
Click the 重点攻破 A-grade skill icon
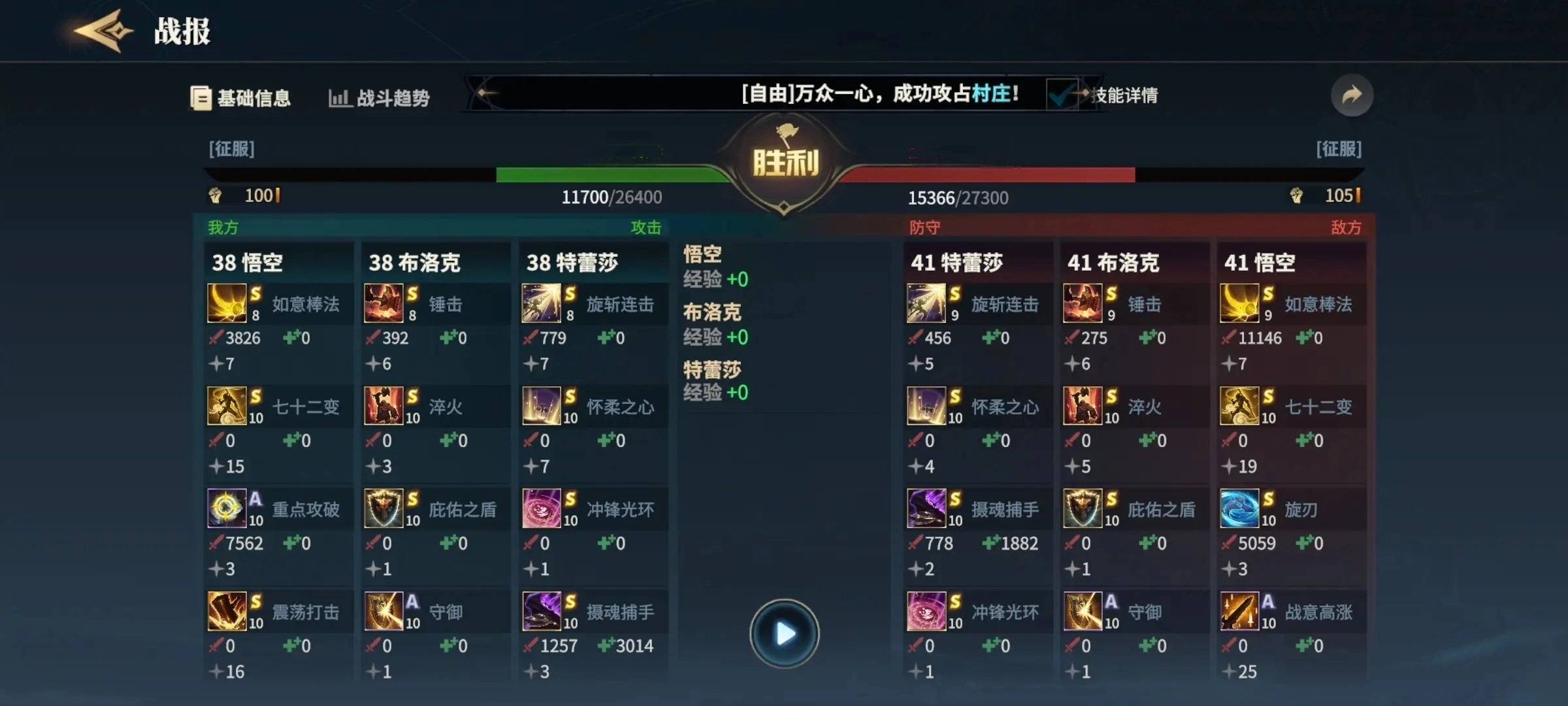coord(227,509)
